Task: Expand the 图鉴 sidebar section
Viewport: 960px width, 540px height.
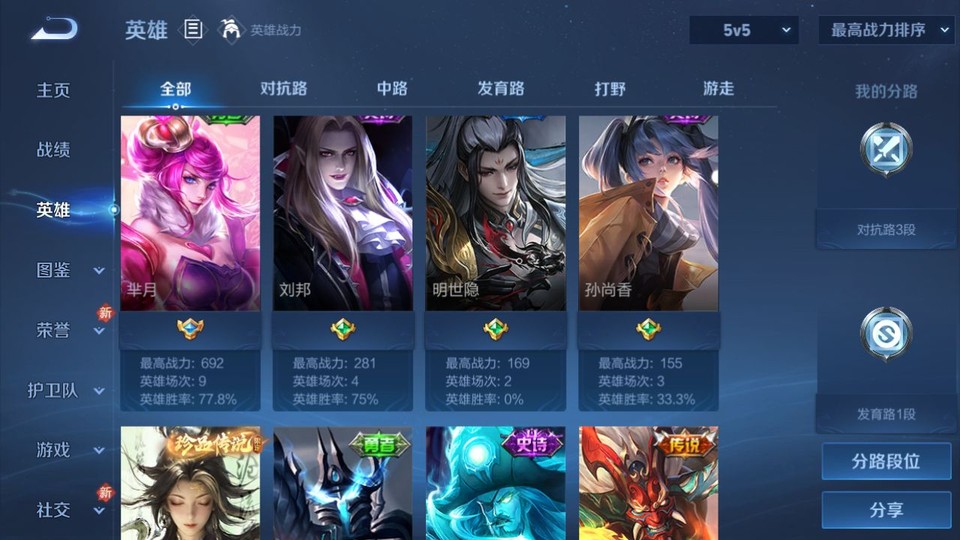Action: click(68, 270)
